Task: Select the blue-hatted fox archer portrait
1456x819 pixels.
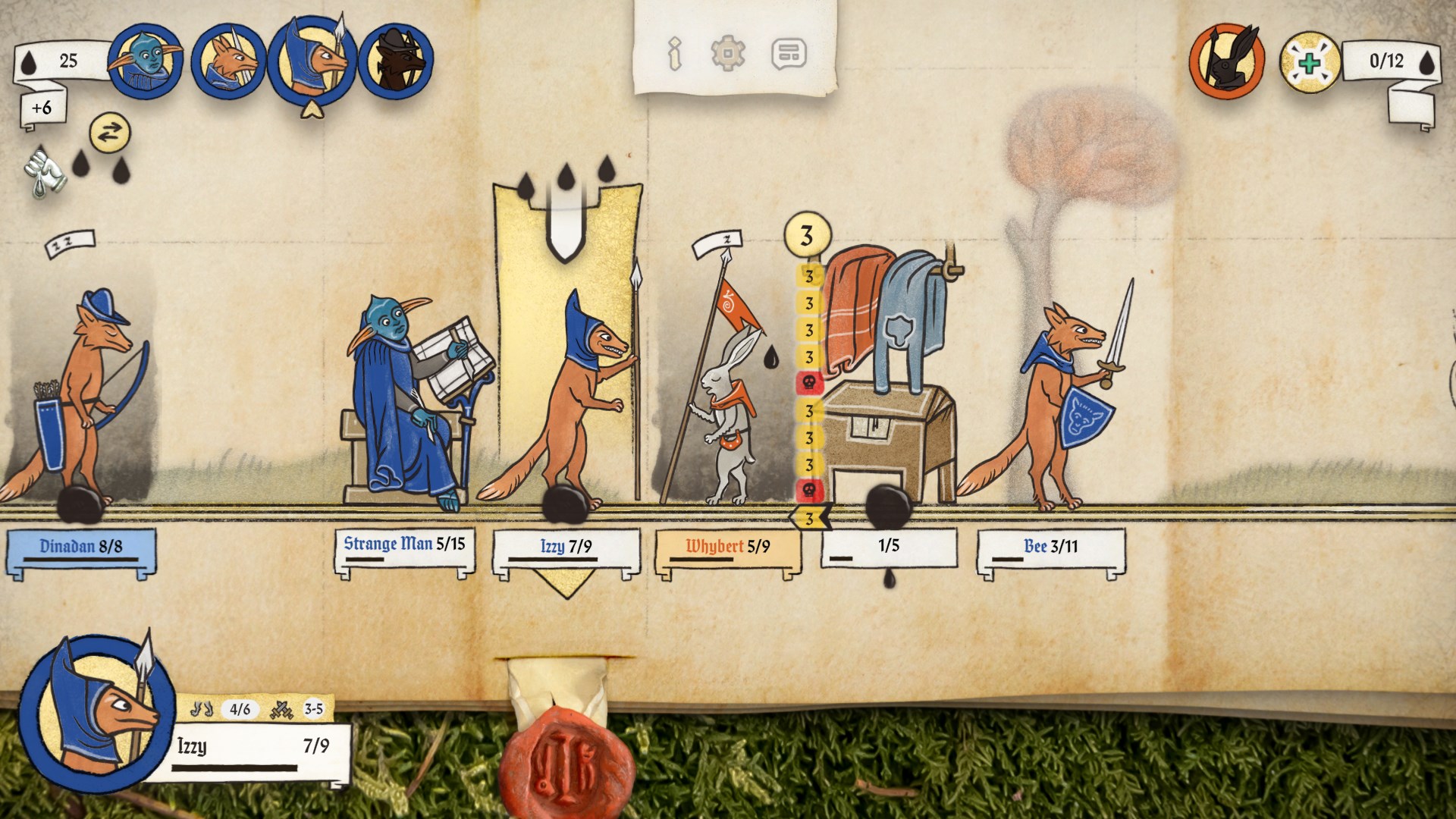Action: coord(228,62)
